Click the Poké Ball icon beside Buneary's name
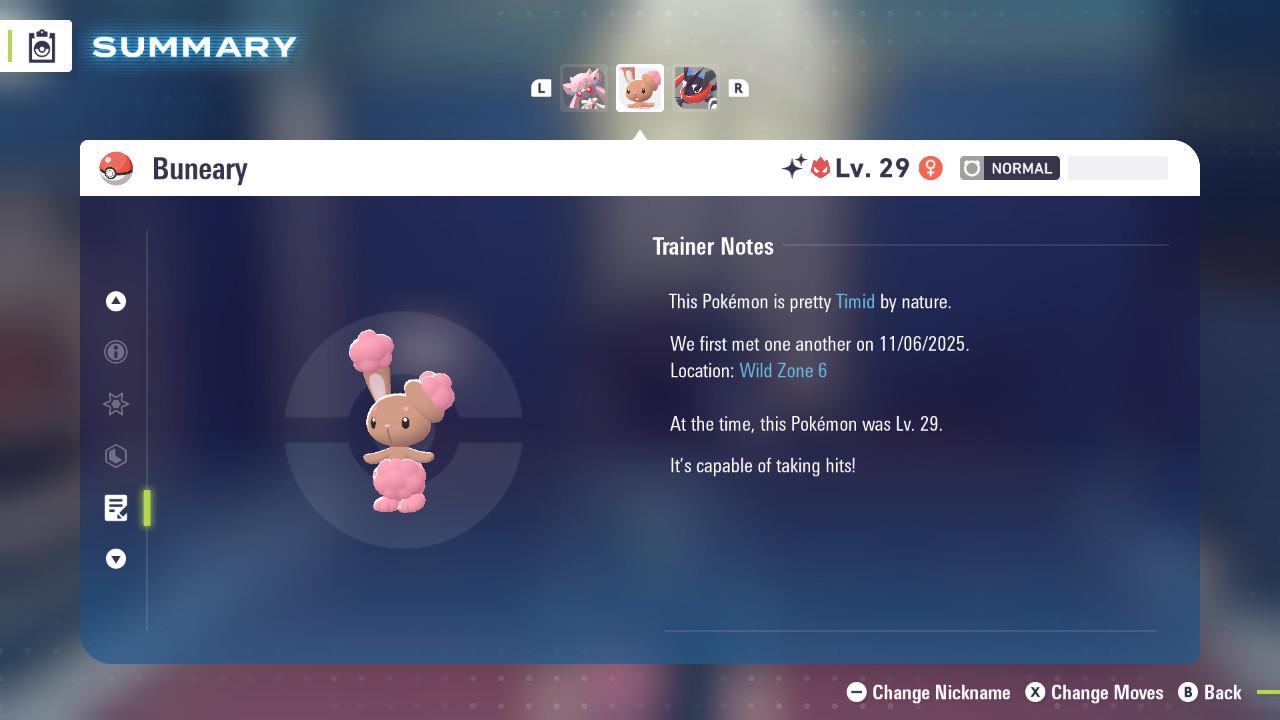The image size is (1280, 720). [117, 168]
